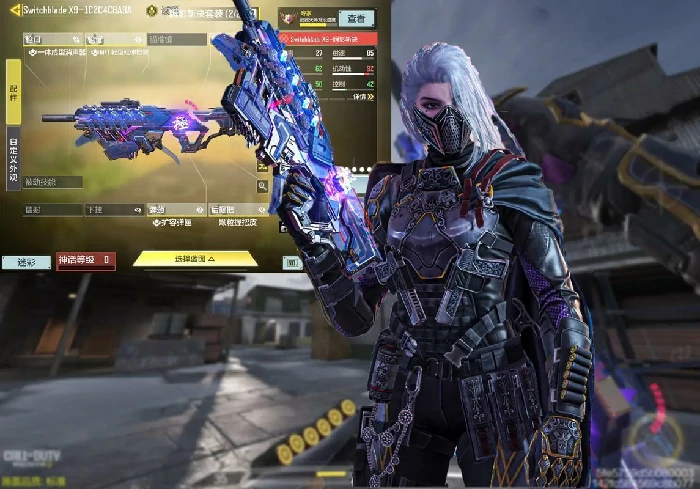Click the magnifying glass inspect icon

click(x=263, y=185)
